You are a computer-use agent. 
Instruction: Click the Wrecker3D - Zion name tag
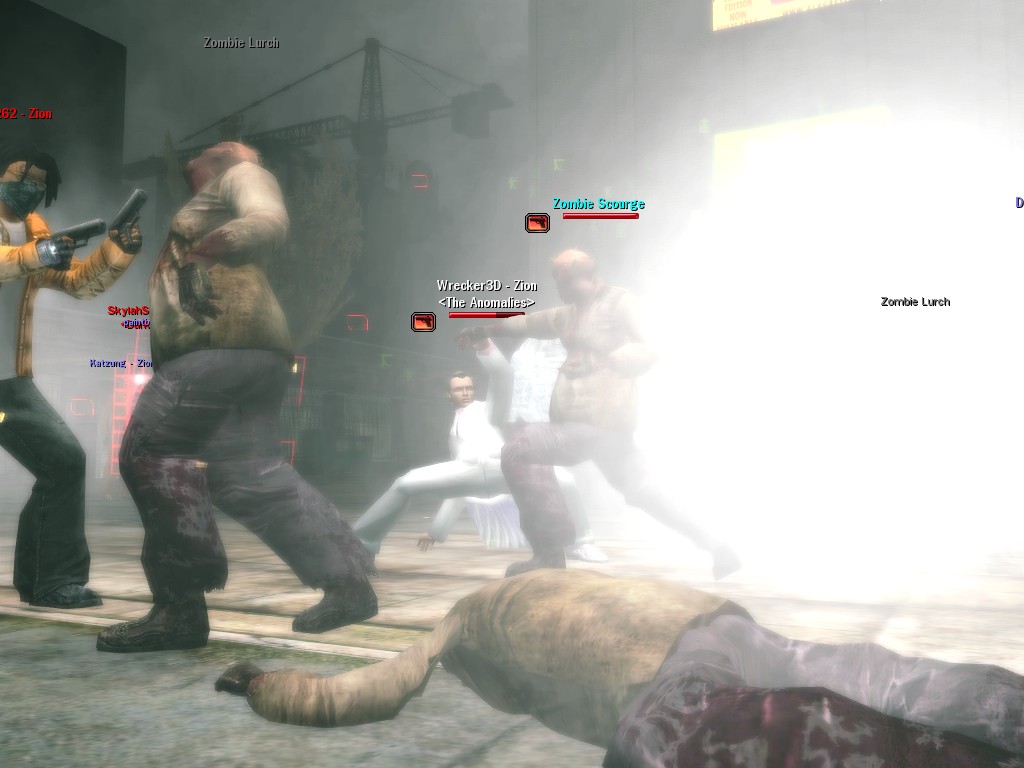(486, 286)
